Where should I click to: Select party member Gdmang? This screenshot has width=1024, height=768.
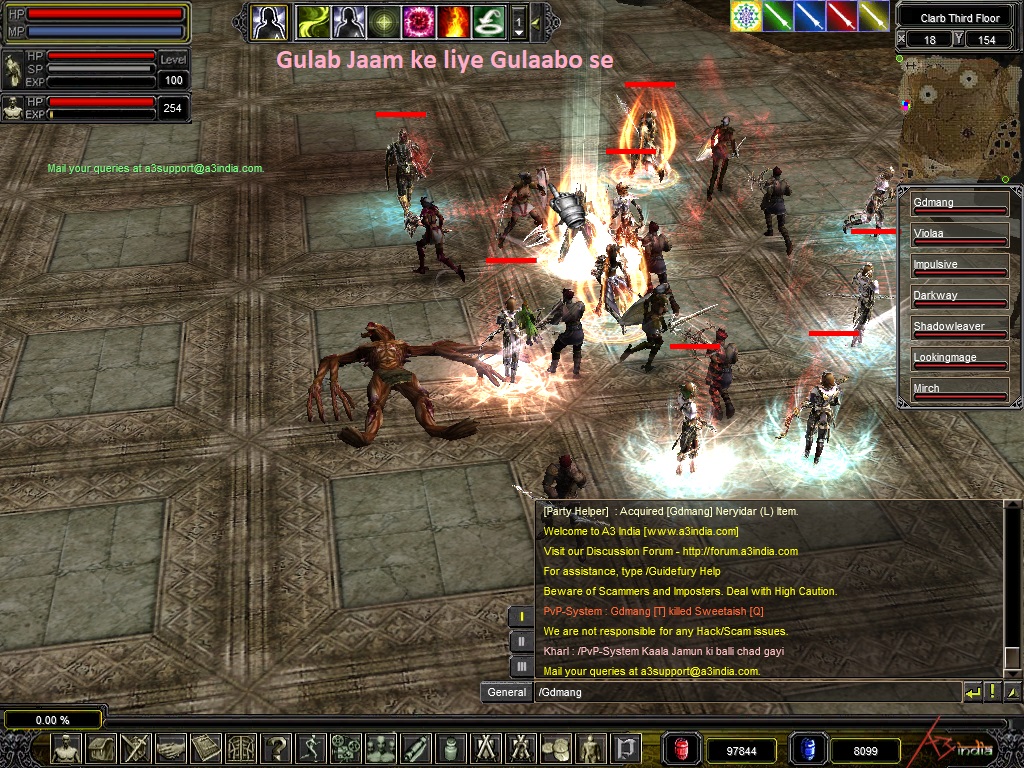[x=959, y=204]
